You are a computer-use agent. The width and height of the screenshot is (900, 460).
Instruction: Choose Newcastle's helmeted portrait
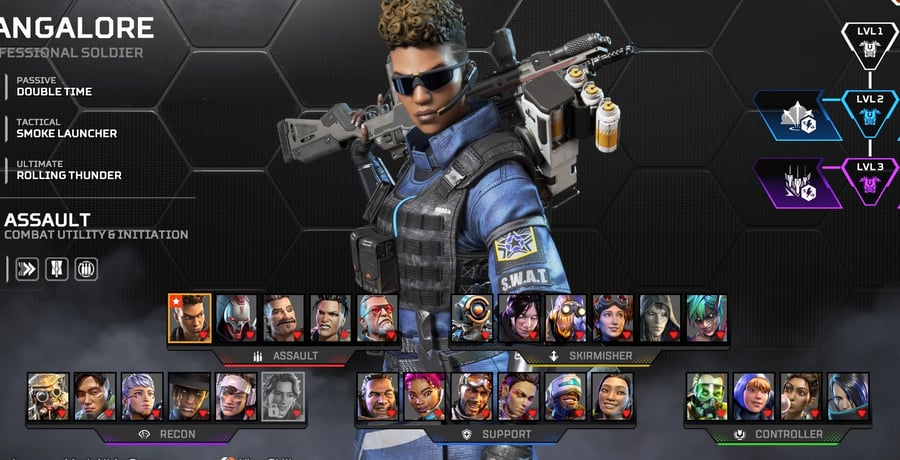[x=566, y=396]
